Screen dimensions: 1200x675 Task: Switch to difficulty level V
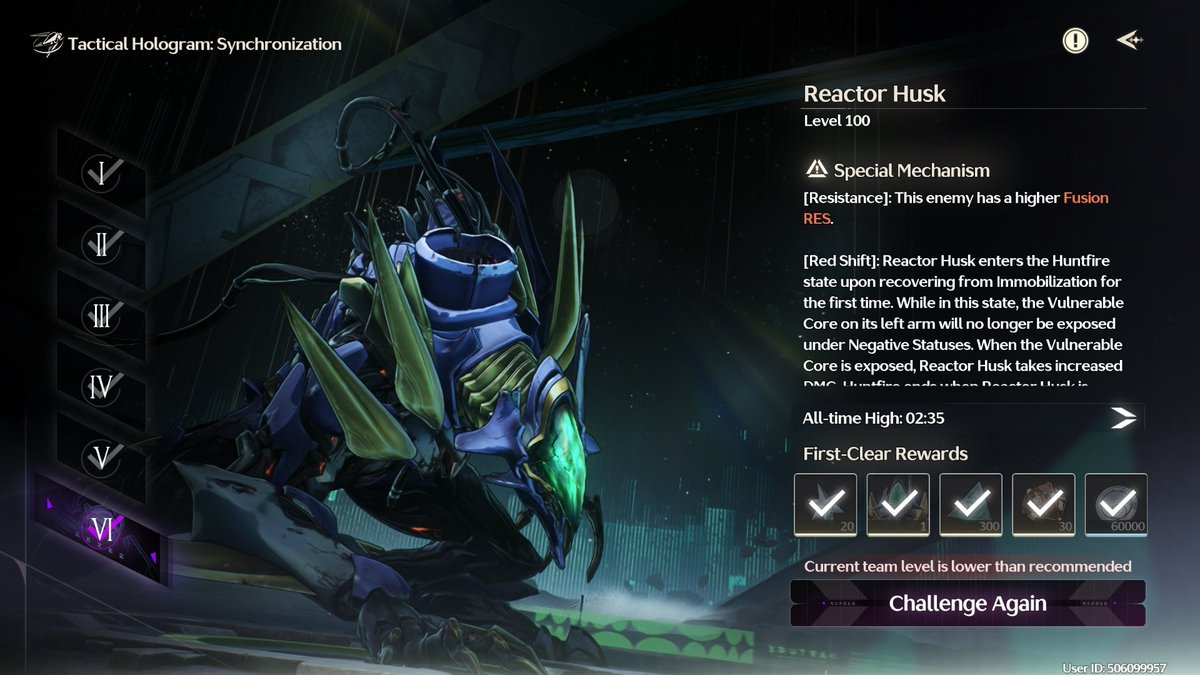(102, 457)
